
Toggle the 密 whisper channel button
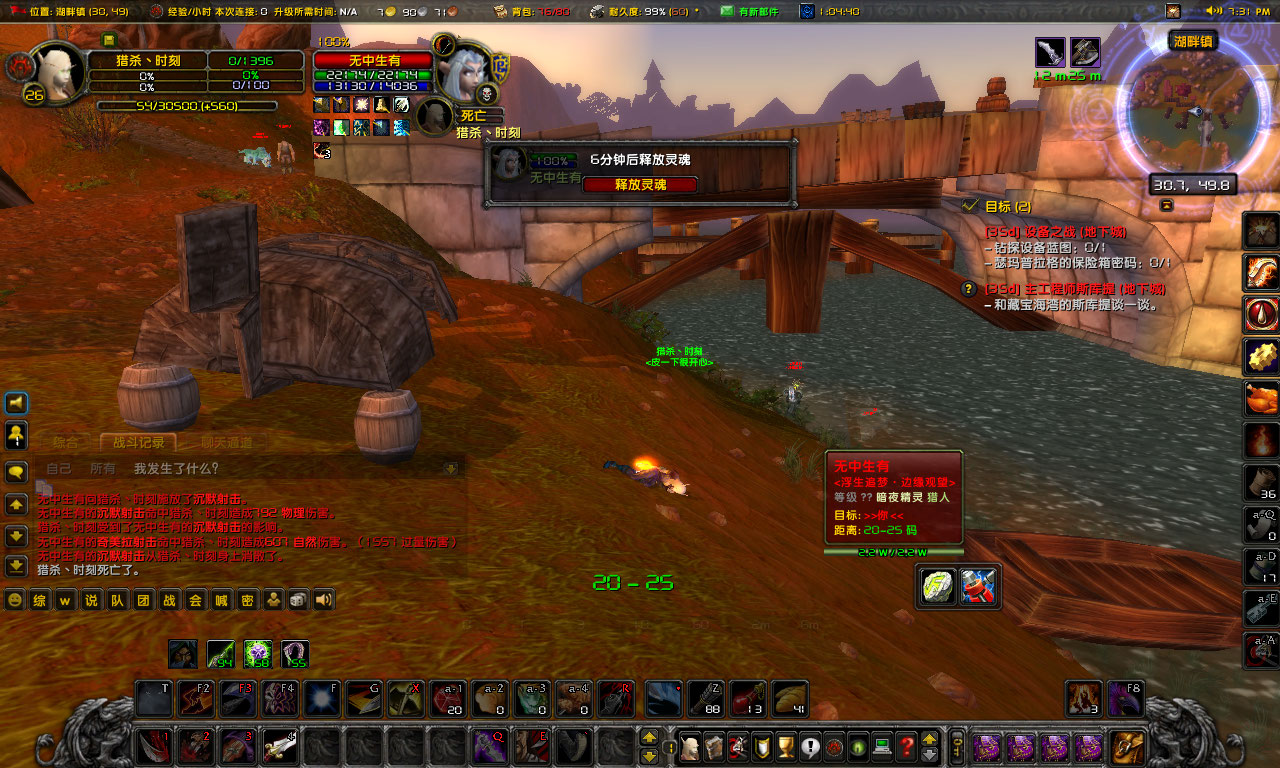coord(248,600)
